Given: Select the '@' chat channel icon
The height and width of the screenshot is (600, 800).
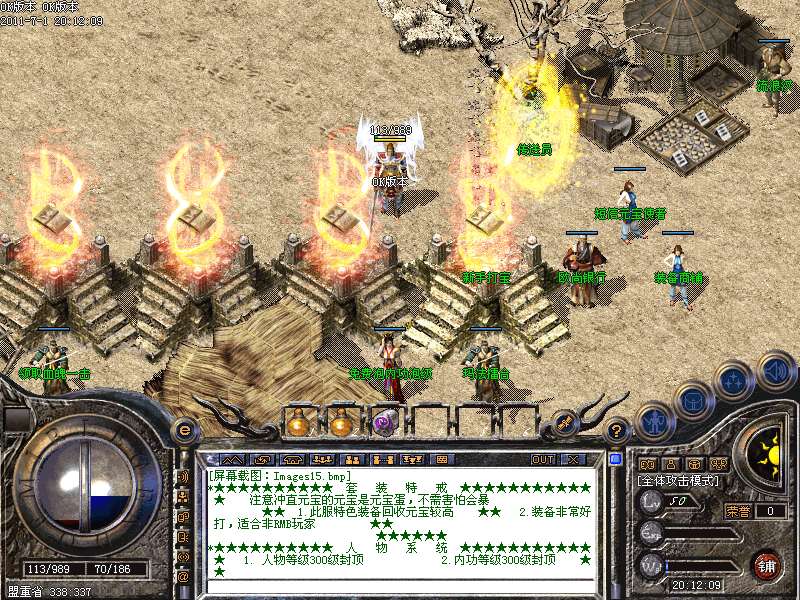Looking at the screenshot, I should tap(183, 576).
